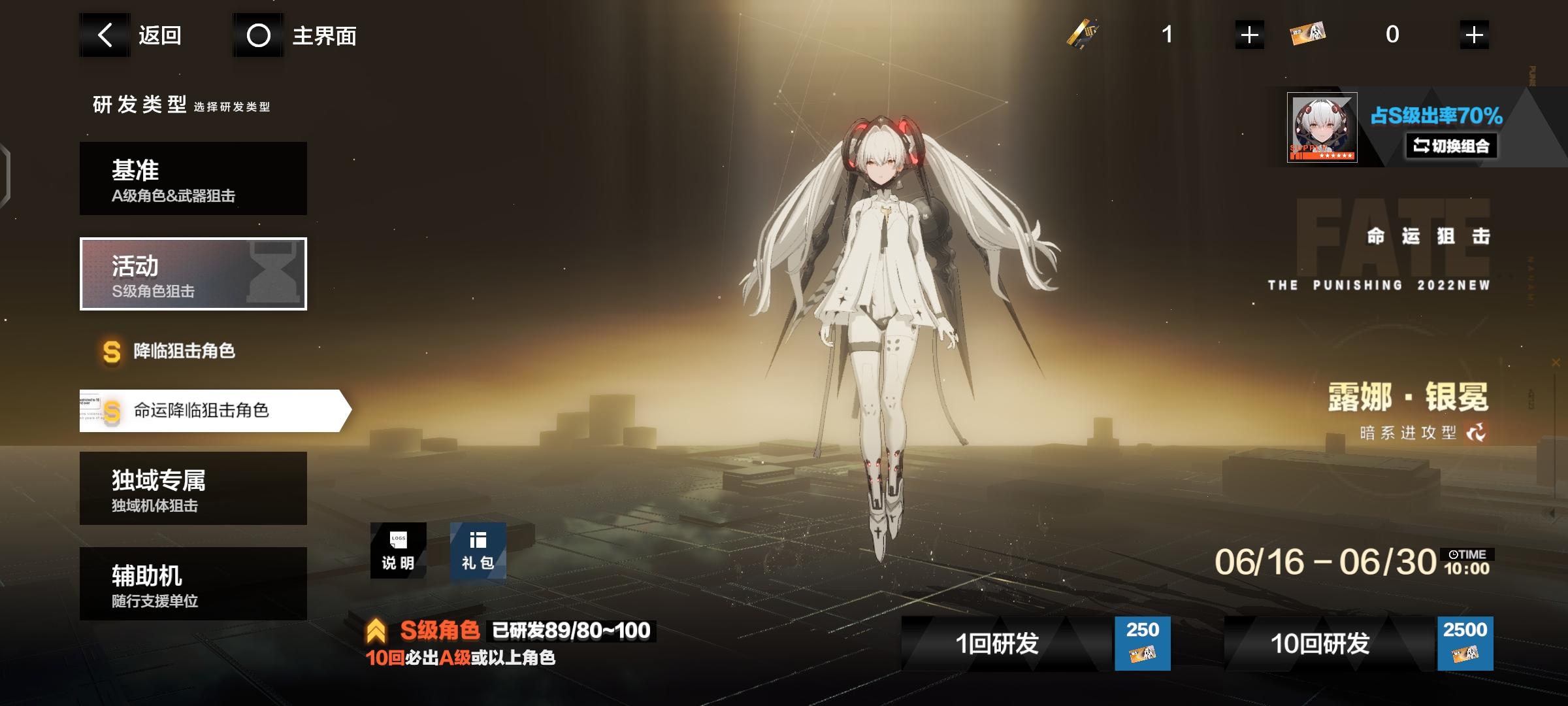Open the 礼包 gift pack icon
Image resolution: width=1568 pixels, height=706 pixels.
[x=479, y=551]
